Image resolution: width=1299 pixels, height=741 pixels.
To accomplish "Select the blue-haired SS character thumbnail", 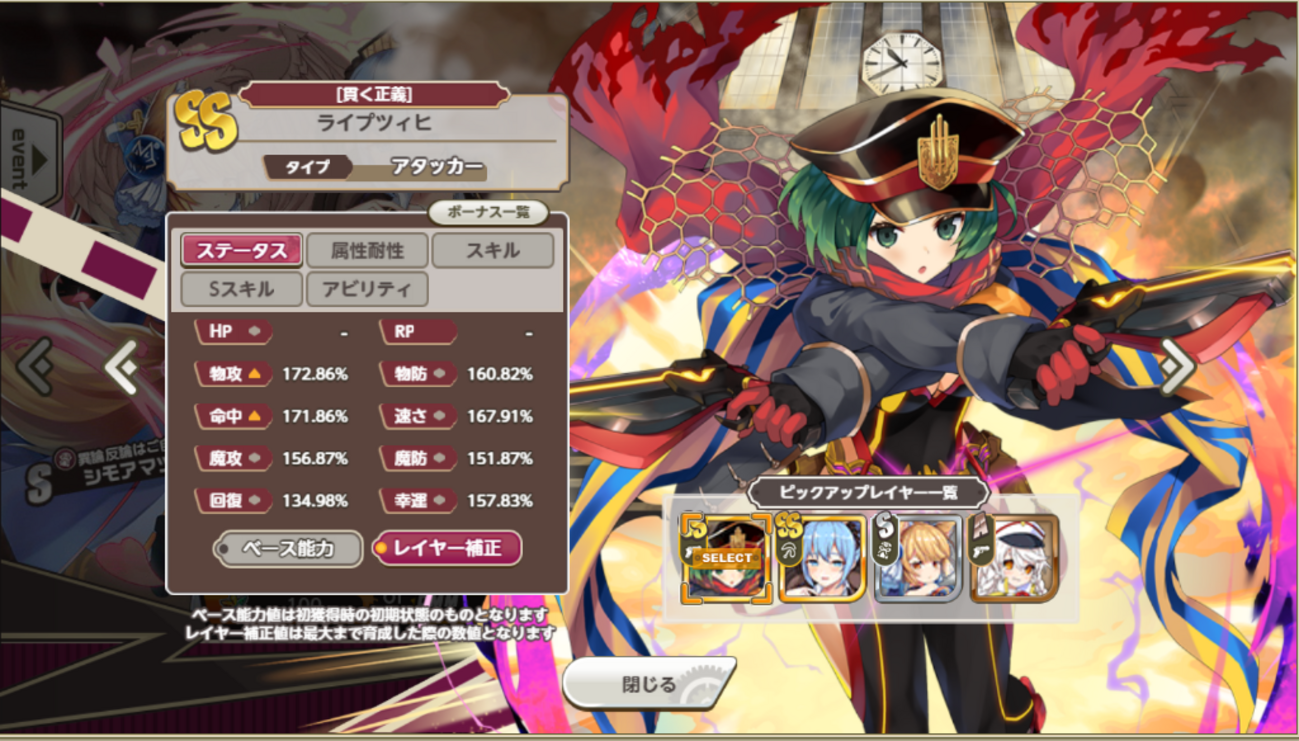I will point(821,558).
